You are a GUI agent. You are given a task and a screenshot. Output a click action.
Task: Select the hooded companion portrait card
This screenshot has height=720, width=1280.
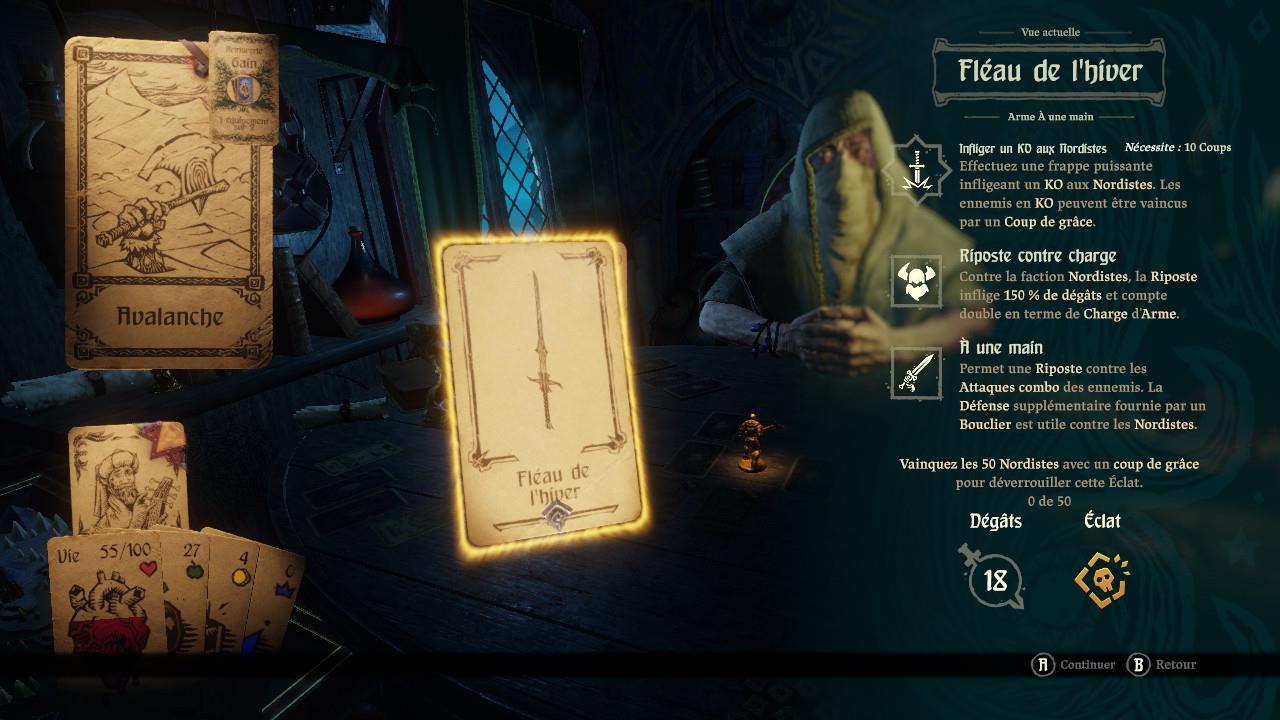[127, 478]
